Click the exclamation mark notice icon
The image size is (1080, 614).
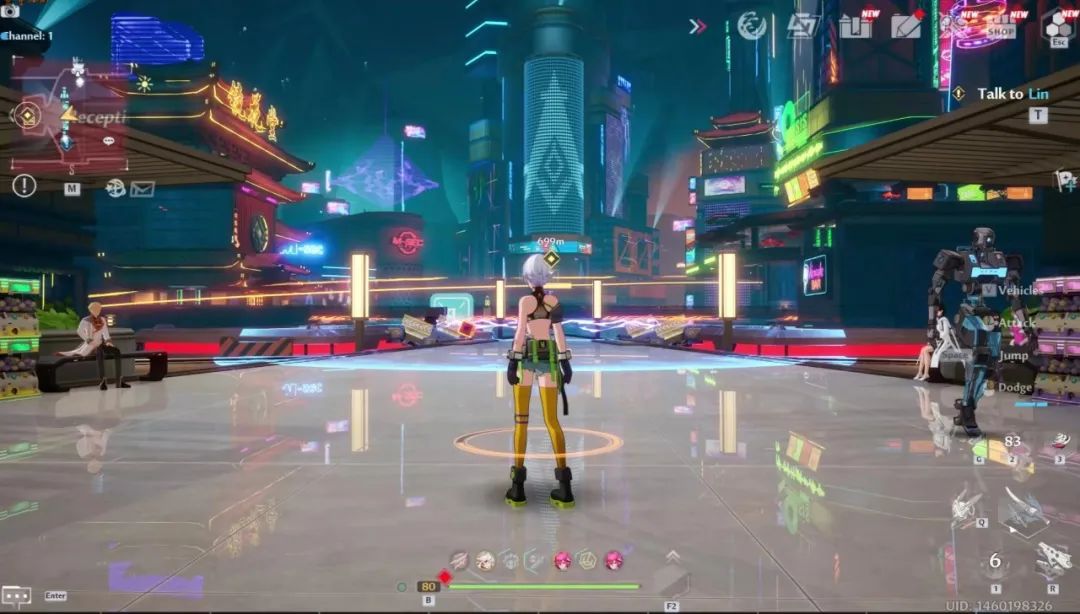(x=24, y=186)
